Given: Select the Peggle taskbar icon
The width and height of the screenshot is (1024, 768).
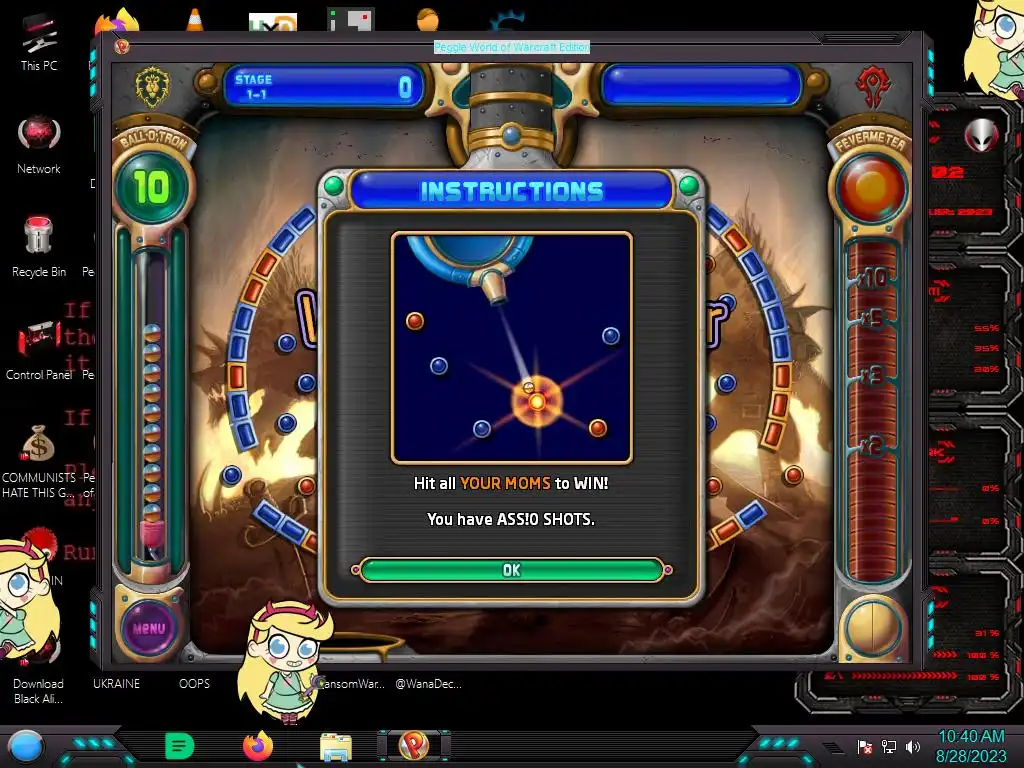Looking at the screenshot, I should pyautogui.click(x=413, y=745).
